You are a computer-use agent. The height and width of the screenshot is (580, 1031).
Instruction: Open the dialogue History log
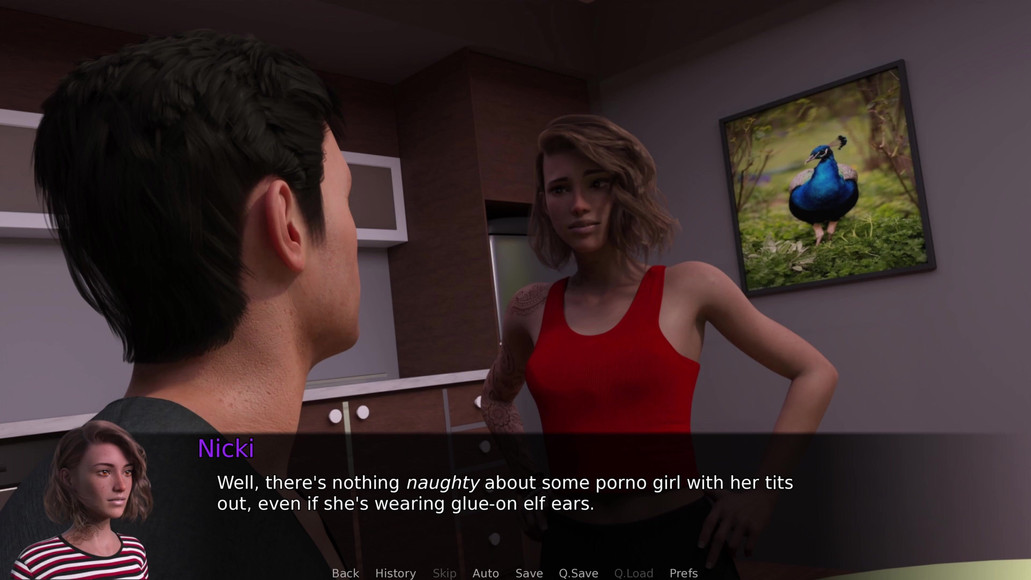point(395,573)
